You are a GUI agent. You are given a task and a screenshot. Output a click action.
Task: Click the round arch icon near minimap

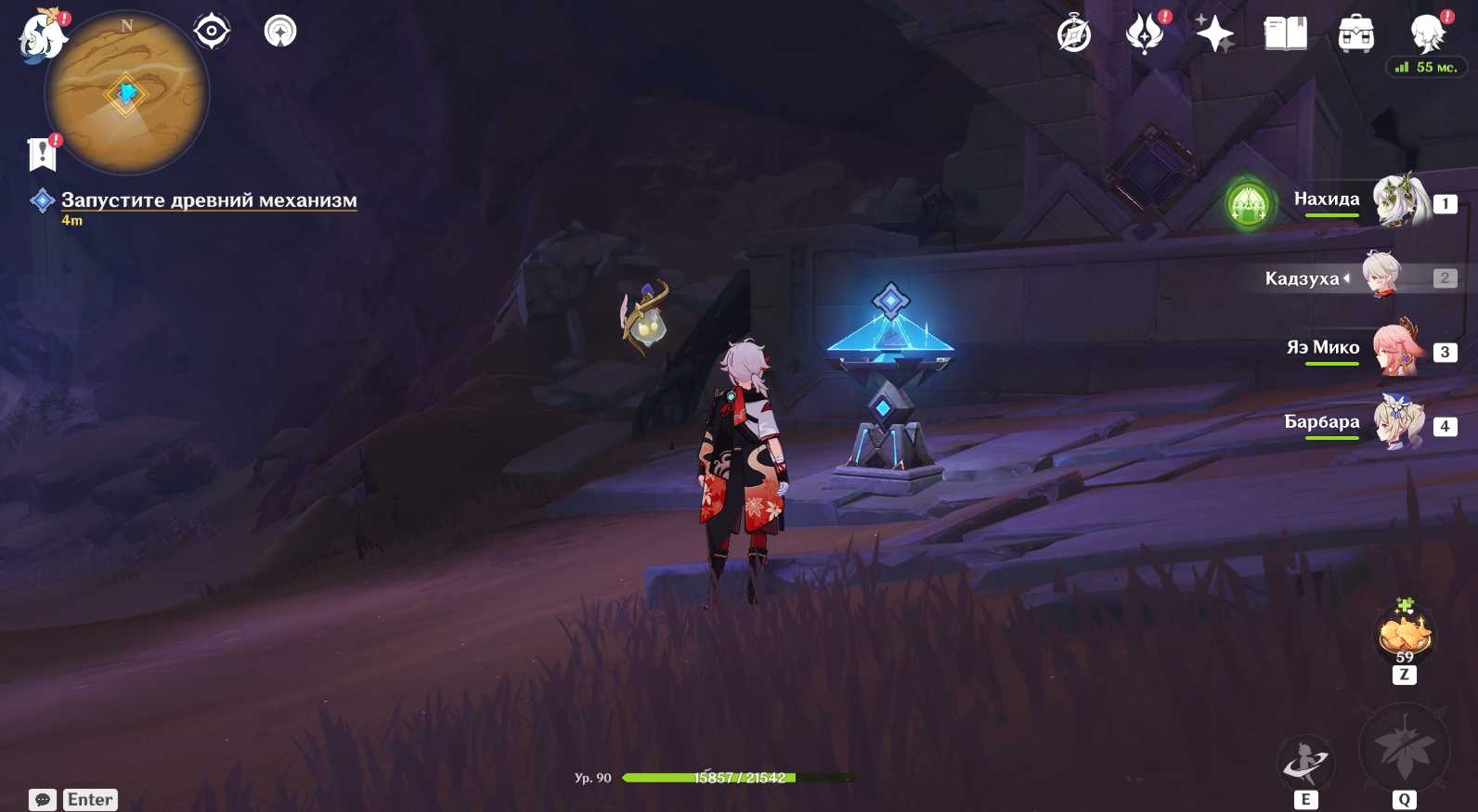(279, 32)
